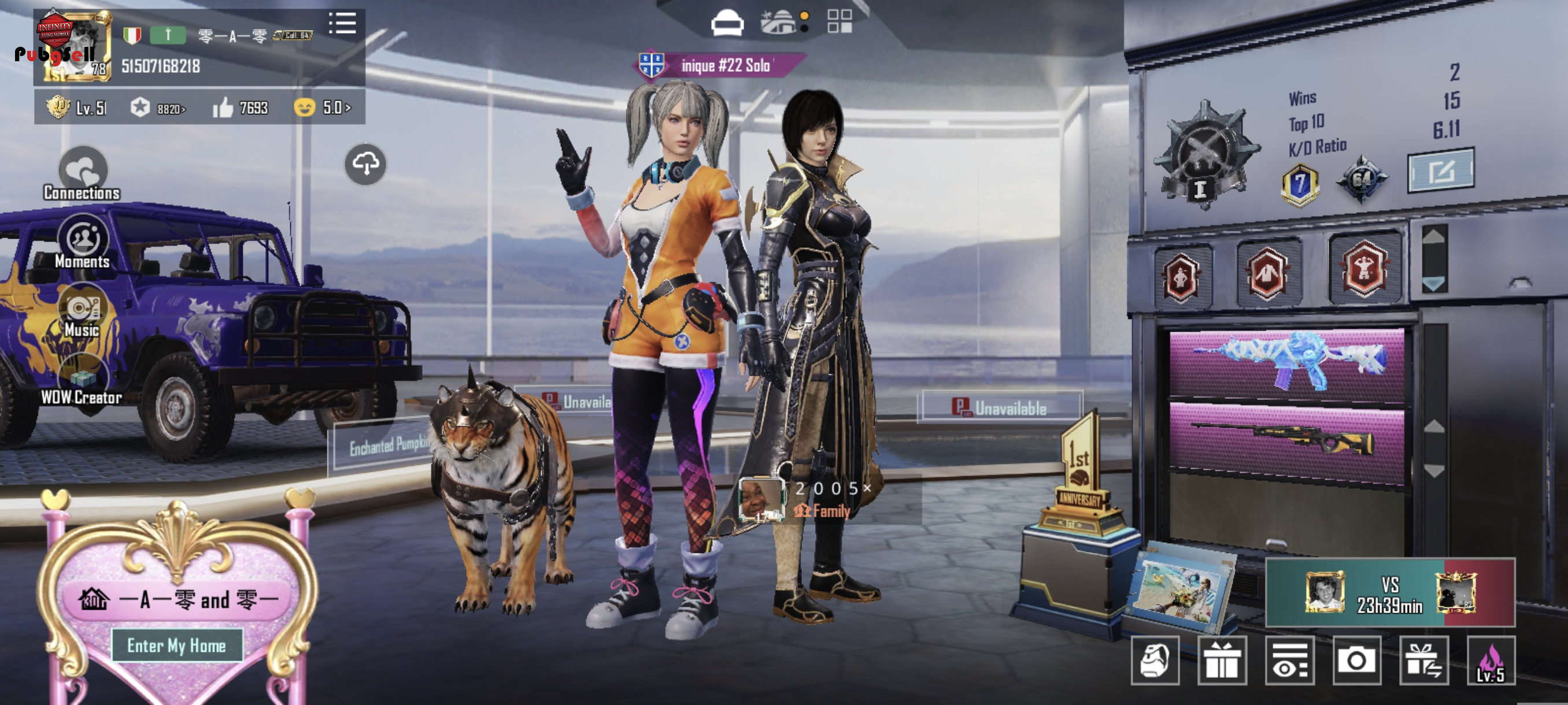This screenshot has height=705, width=1568.
Task: Click the Enter My Home button
Action: point(176,645)
